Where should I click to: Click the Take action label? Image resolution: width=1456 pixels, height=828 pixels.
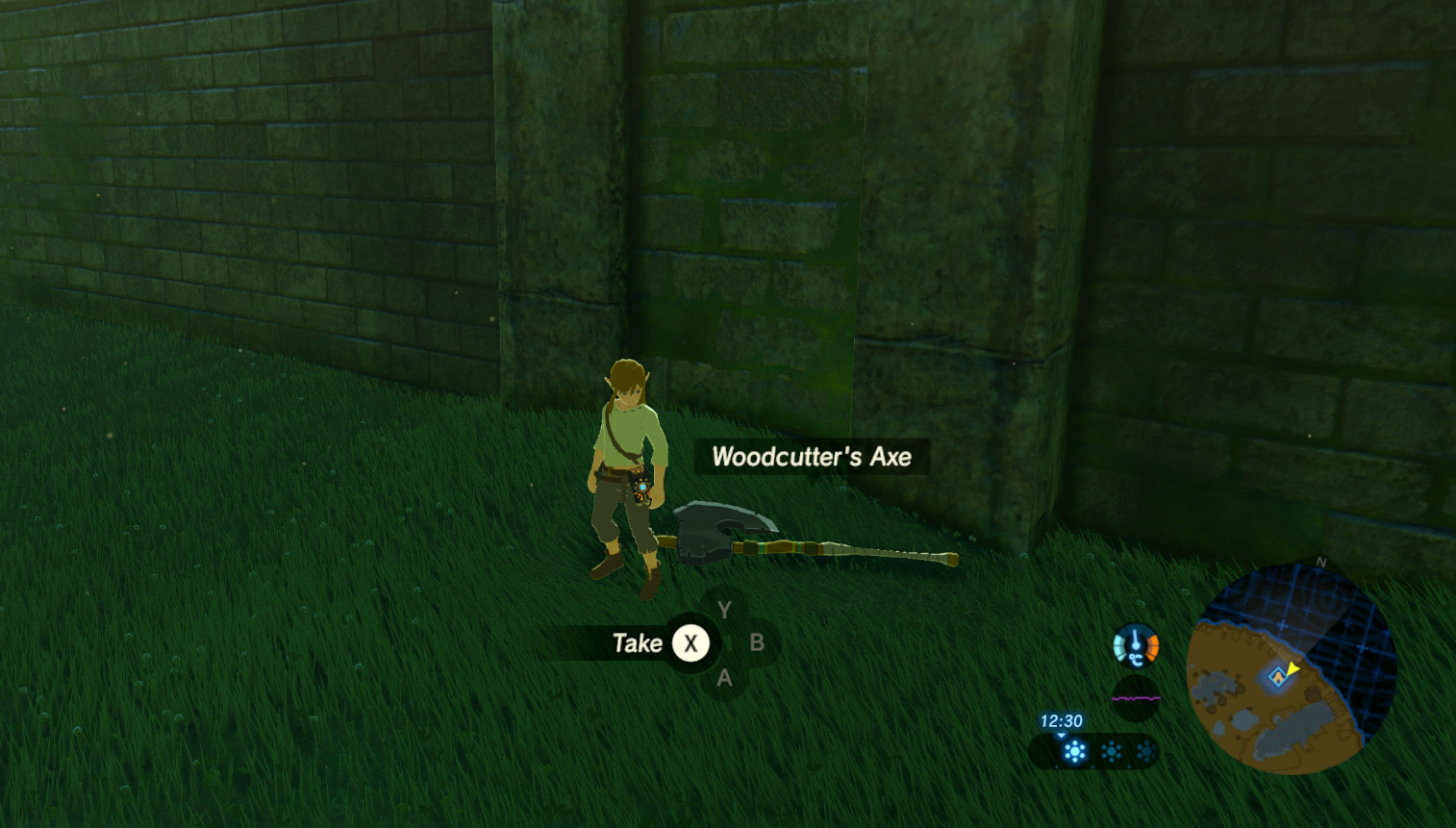click(638, 642)
